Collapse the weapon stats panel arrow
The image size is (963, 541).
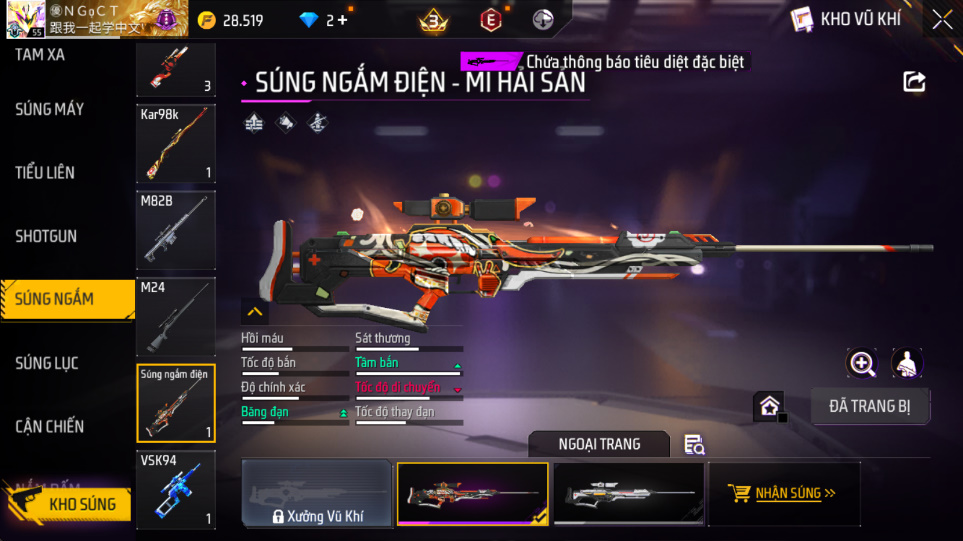click(x=254, y=312)
